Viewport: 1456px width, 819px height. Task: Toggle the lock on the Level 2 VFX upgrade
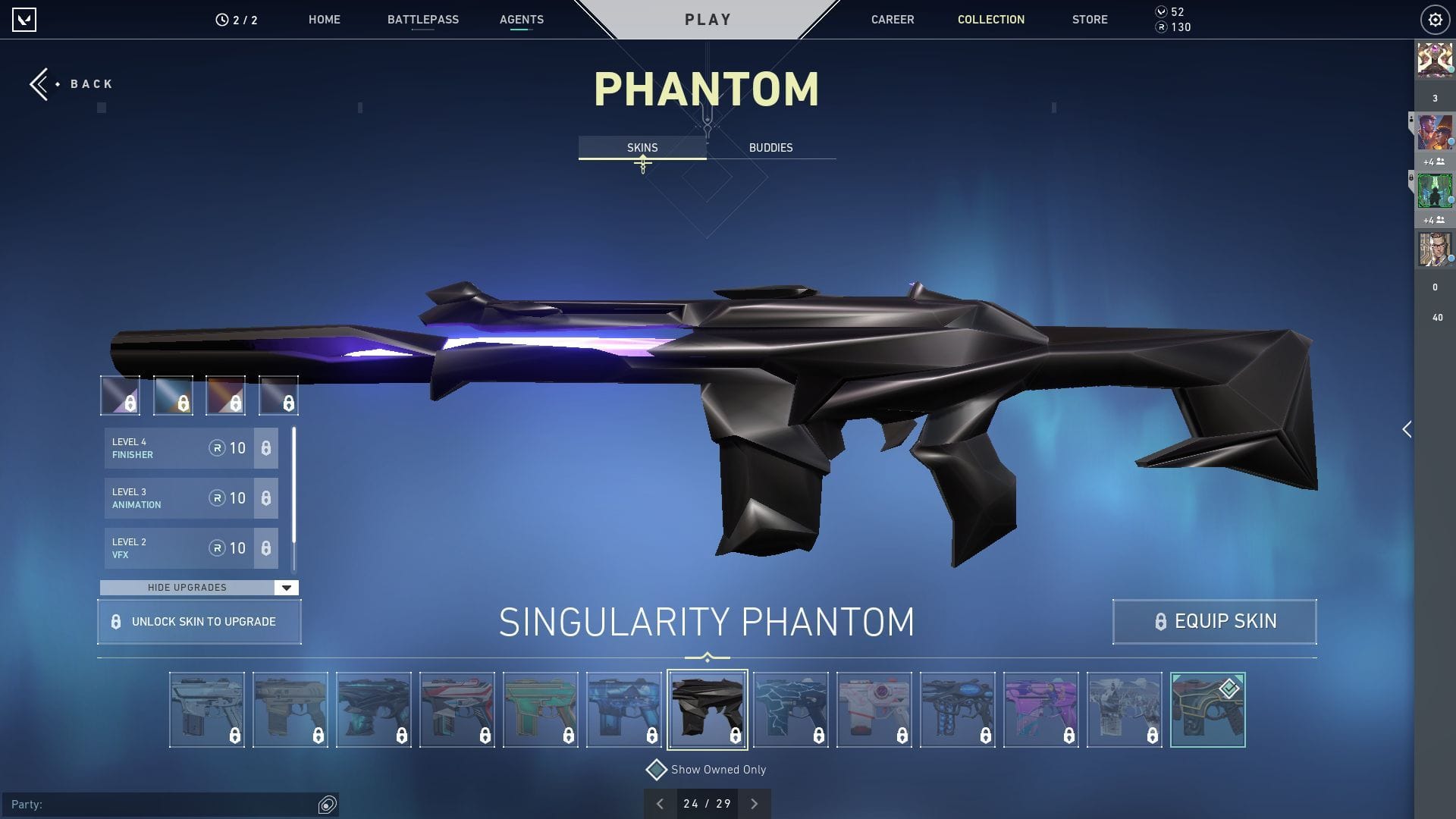pos(265,548)
